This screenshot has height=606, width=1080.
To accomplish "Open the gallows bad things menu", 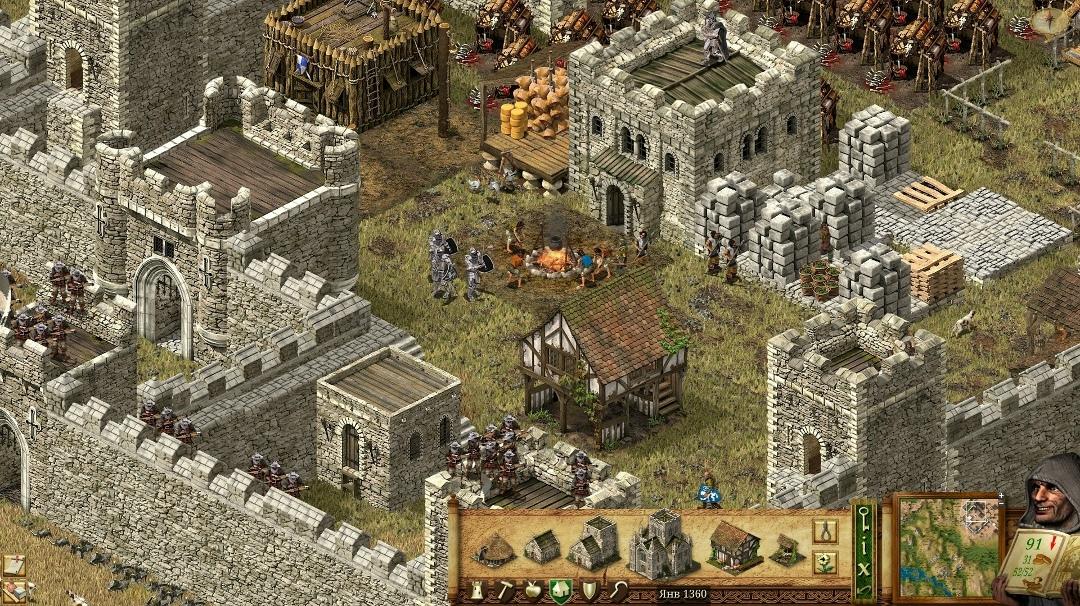I will [x=825, y=530].
